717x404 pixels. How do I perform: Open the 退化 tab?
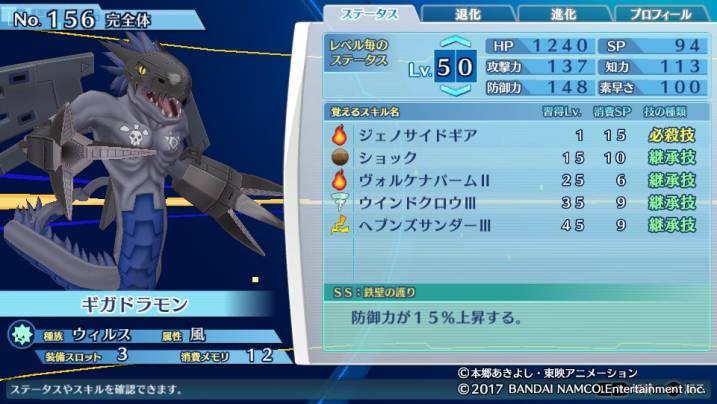click(x=467, y=14)
